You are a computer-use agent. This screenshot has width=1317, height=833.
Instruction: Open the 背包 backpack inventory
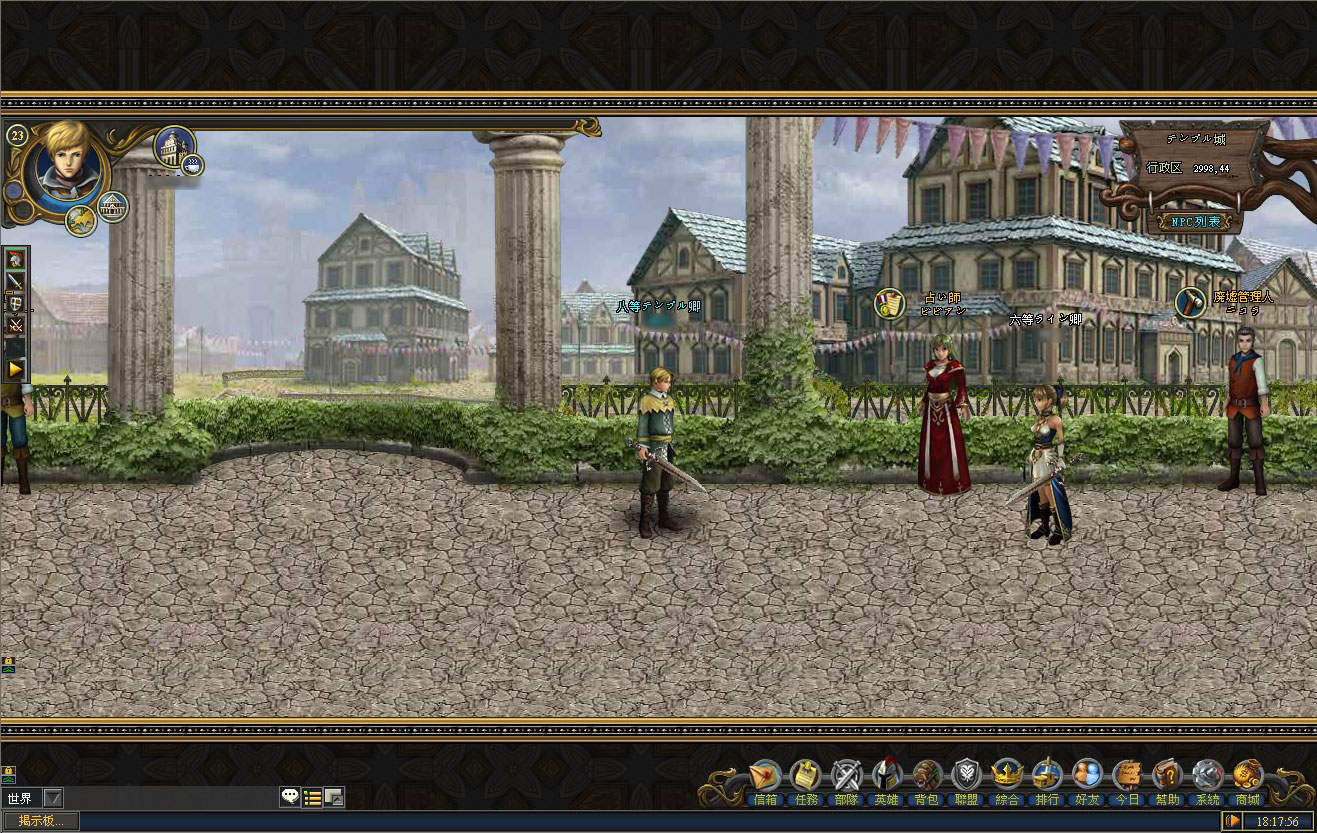(x=927, y=777)
